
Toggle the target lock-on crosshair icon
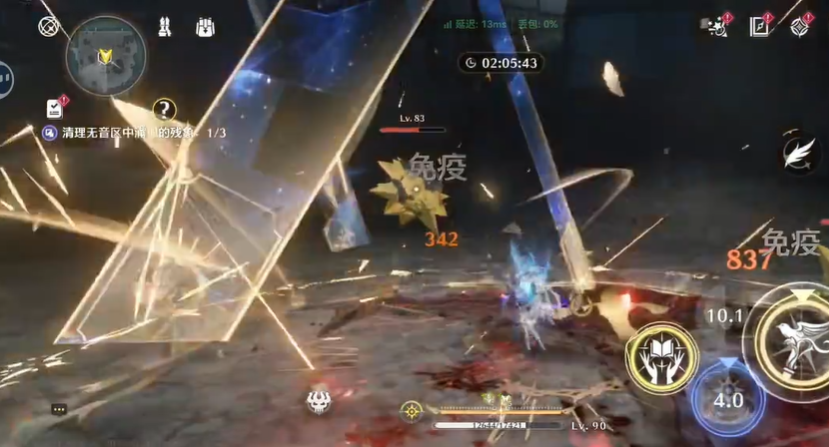411,410
